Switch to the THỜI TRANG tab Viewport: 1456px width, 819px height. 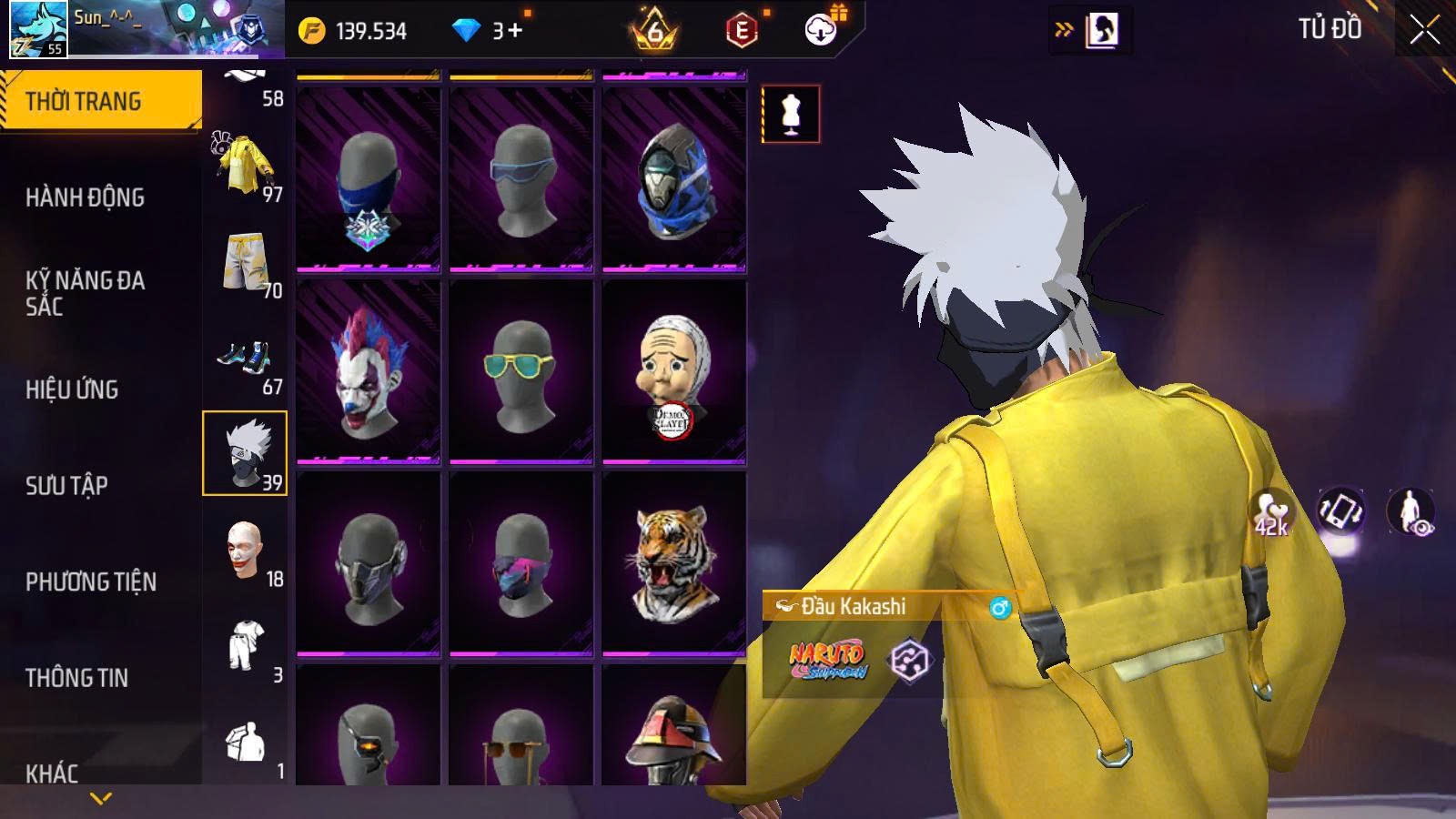click(100, 100)
